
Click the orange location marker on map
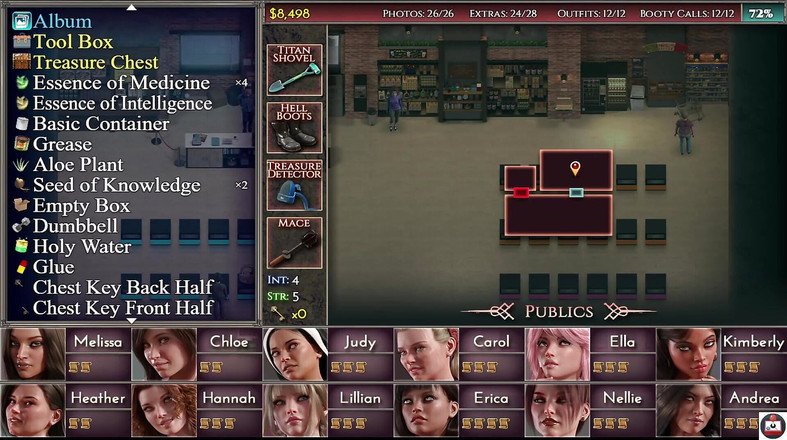[x=575, y=167]
